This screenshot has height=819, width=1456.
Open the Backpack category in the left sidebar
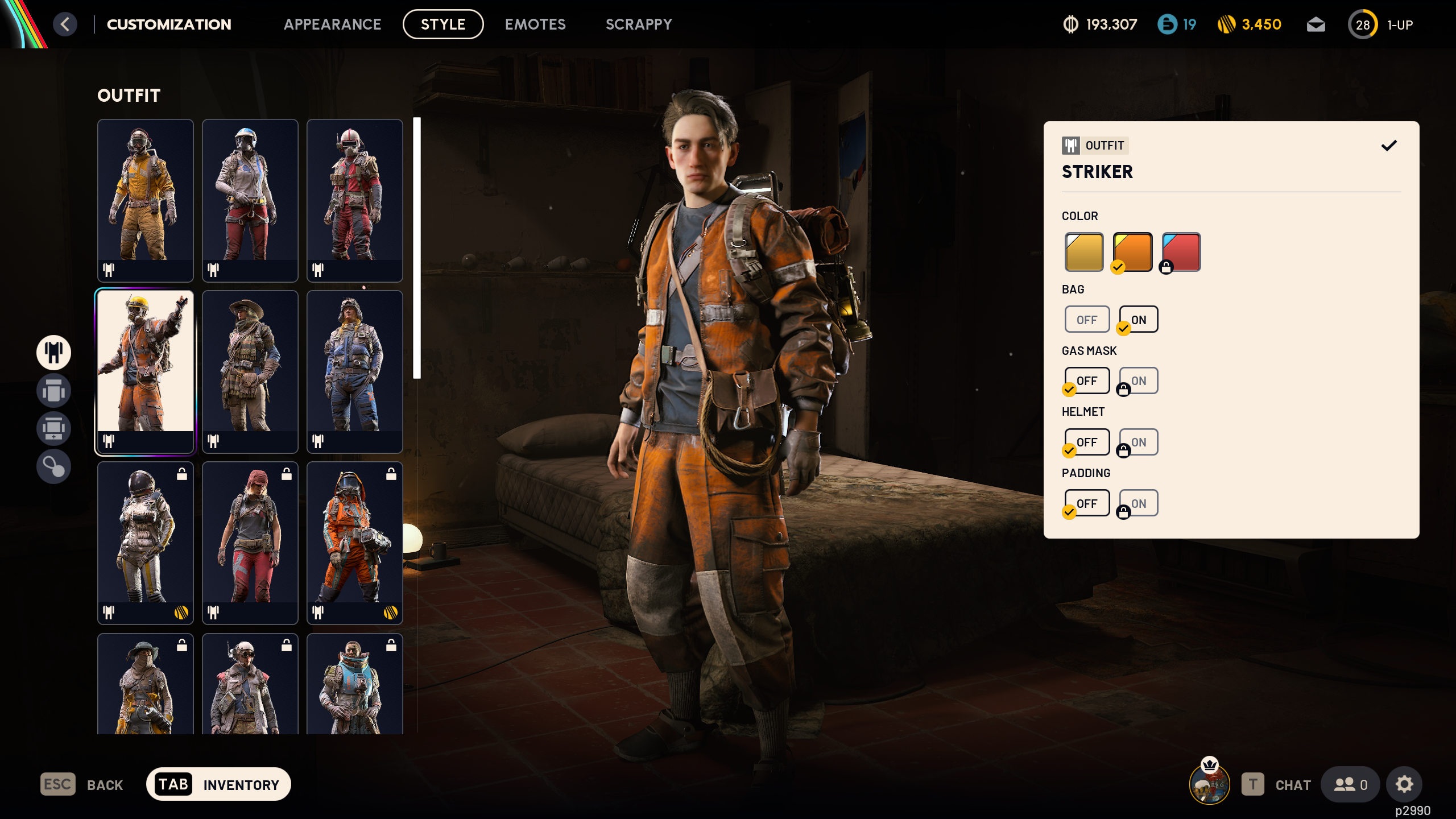[x=53, y=391]
